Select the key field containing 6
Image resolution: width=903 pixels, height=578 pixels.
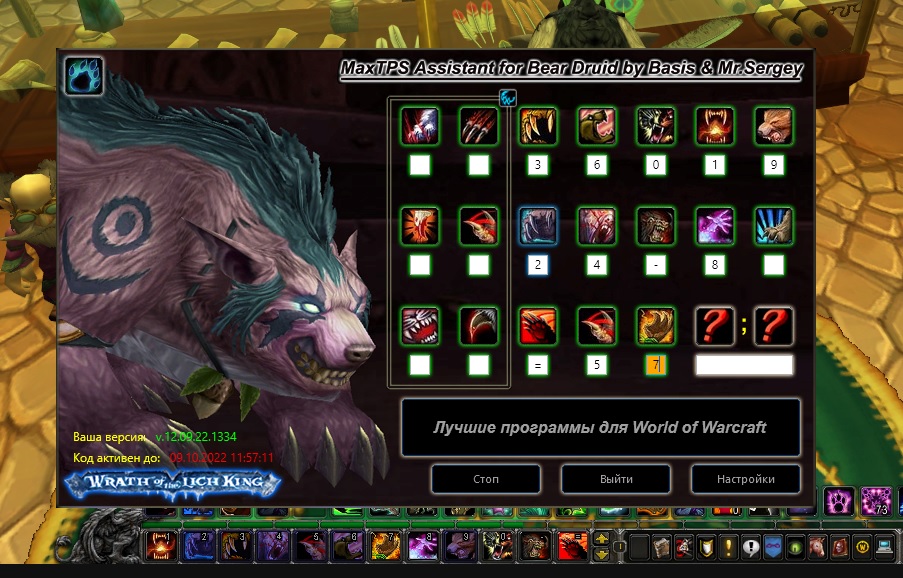(x=597, y=165)
